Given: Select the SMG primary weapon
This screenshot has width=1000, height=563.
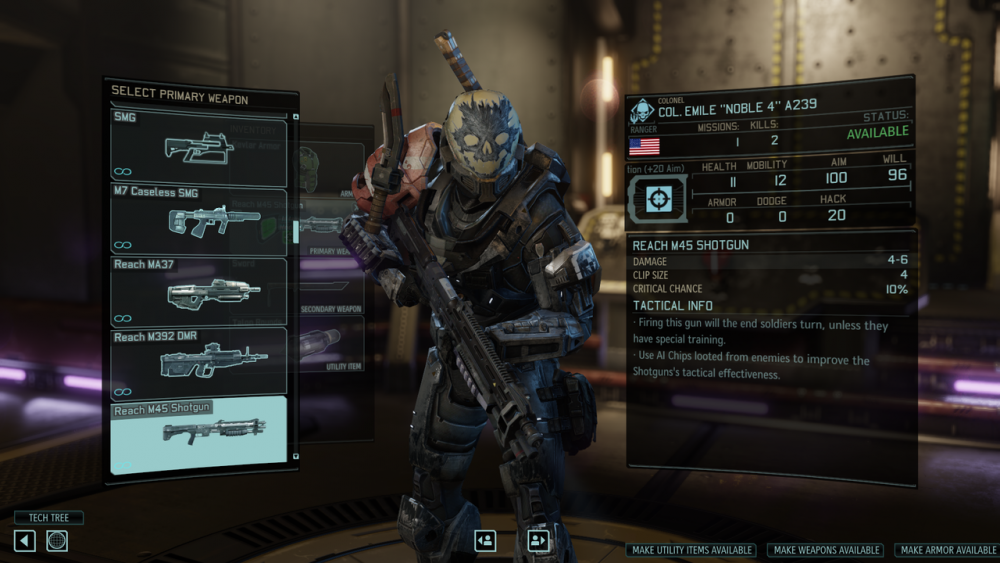Looking at the screenshot, I should tap(199, 147).
